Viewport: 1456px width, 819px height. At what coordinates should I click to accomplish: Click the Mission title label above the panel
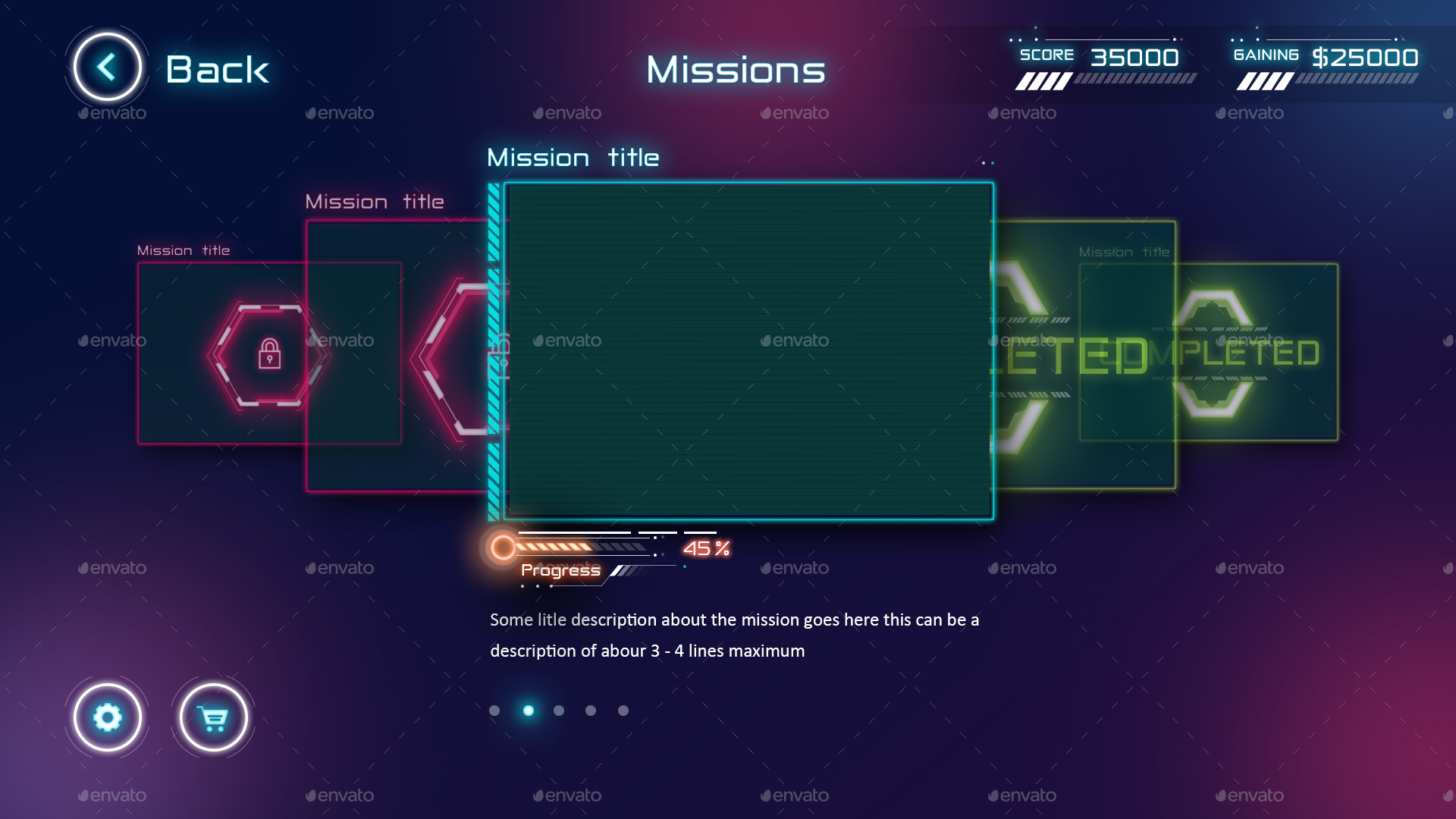click(573, 157)
